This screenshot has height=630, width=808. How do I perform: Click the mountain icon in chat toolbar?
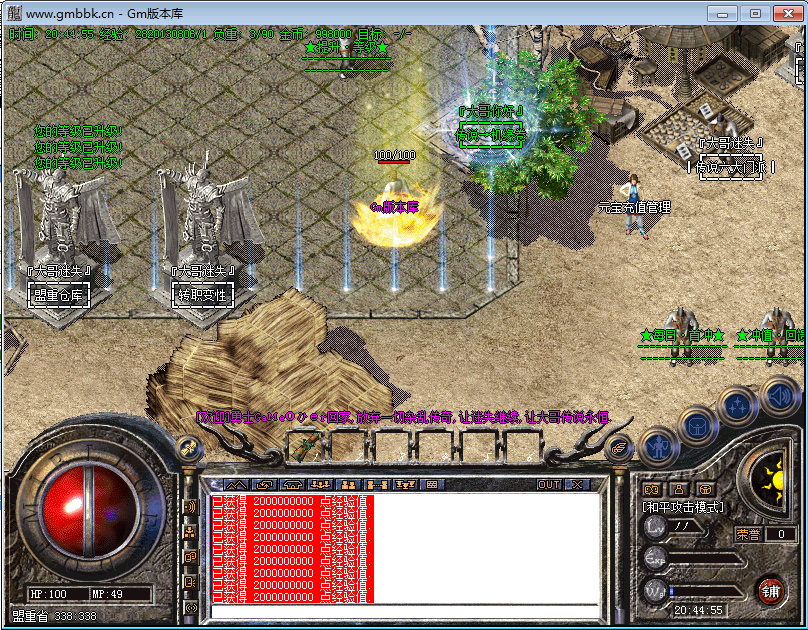233,484
